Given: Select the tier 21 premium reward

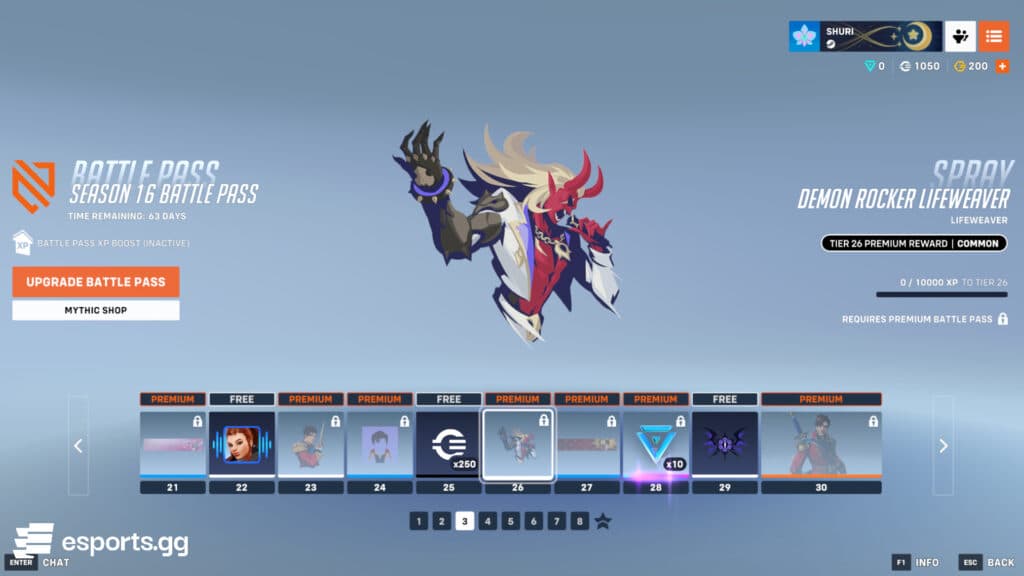Looking at the screenshot, I should pyautogui.click(x=173, y=443).
